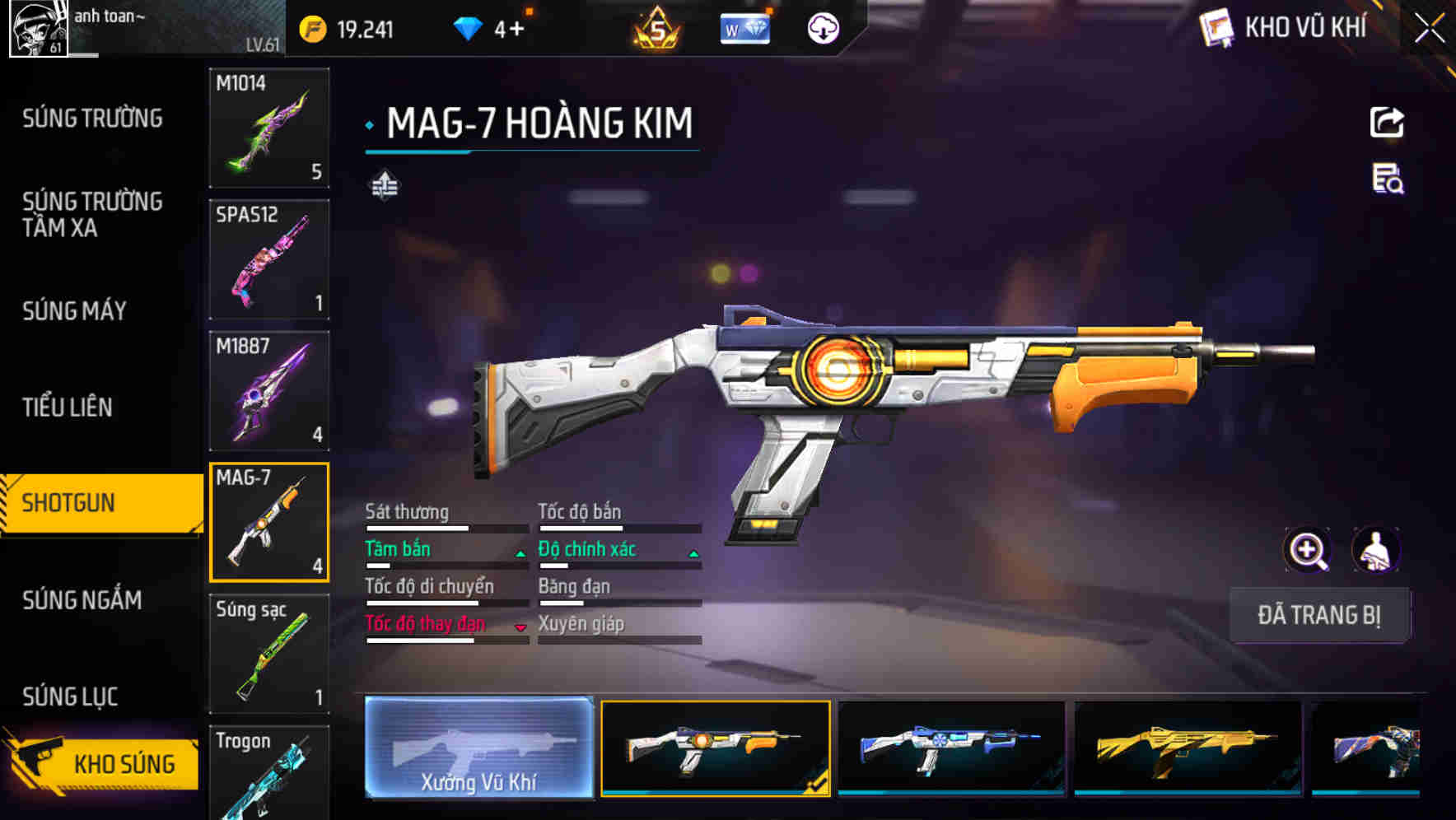Choose the TIỂU LIÊN category

point(68,407)
